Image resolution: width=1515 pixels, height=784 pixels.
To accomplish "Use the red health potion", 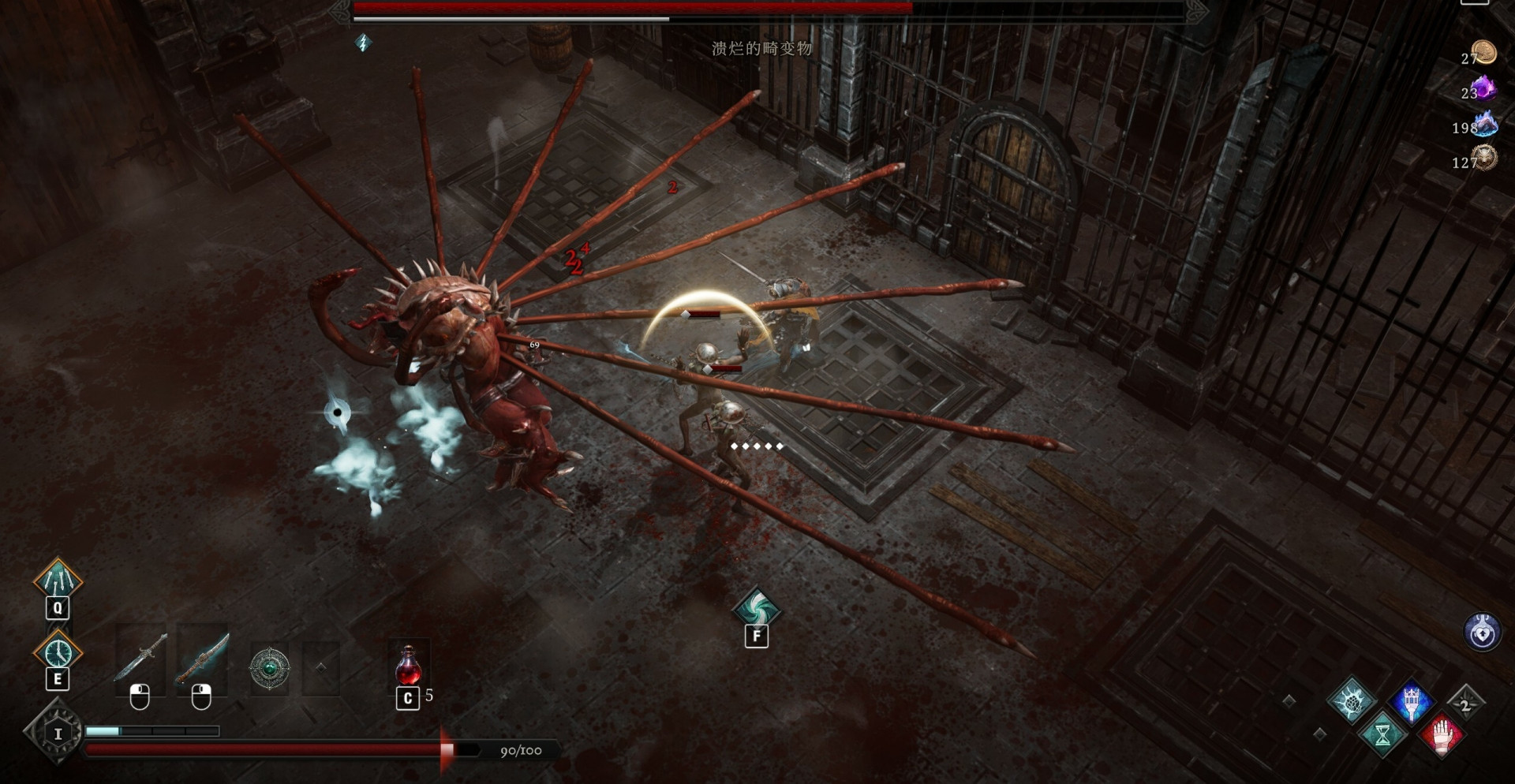I will pos(408,666).
